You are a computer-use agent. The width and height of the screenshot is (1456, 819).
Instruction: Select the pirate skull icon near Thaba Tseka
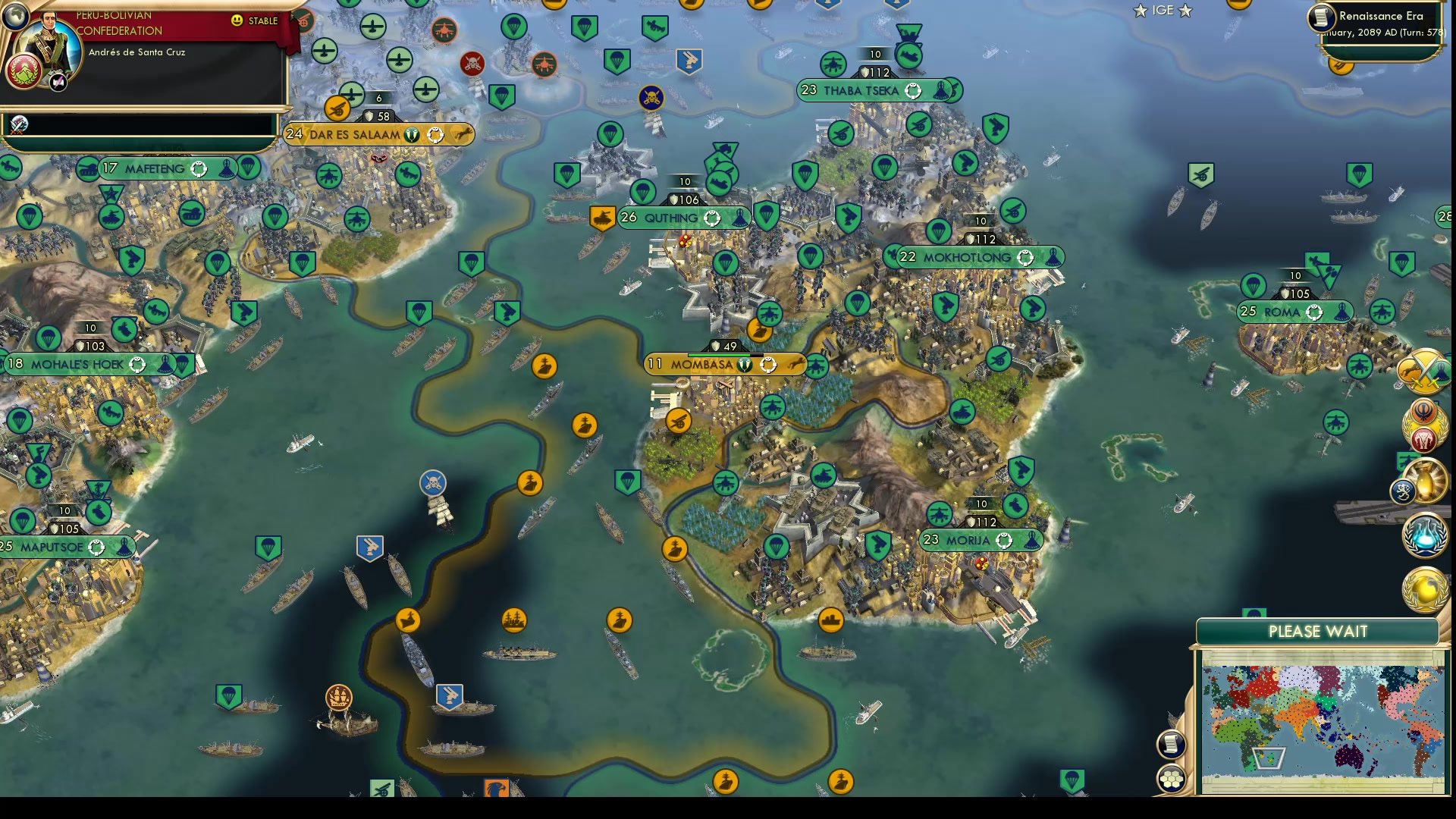pyautogui.click(x=651, y=97)
